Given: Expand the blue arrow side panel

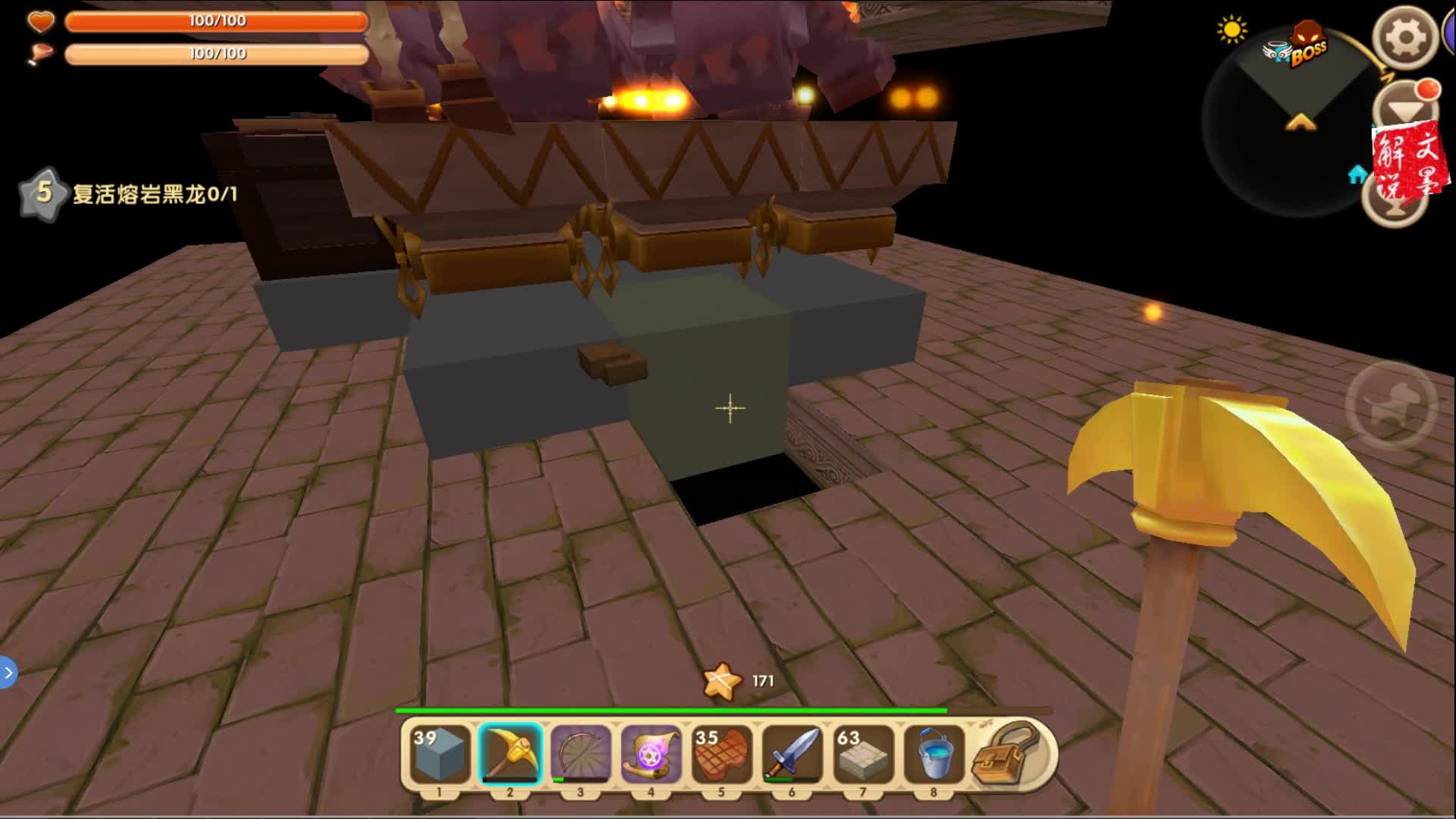Looking at the screenshot, I should (8, 673).
